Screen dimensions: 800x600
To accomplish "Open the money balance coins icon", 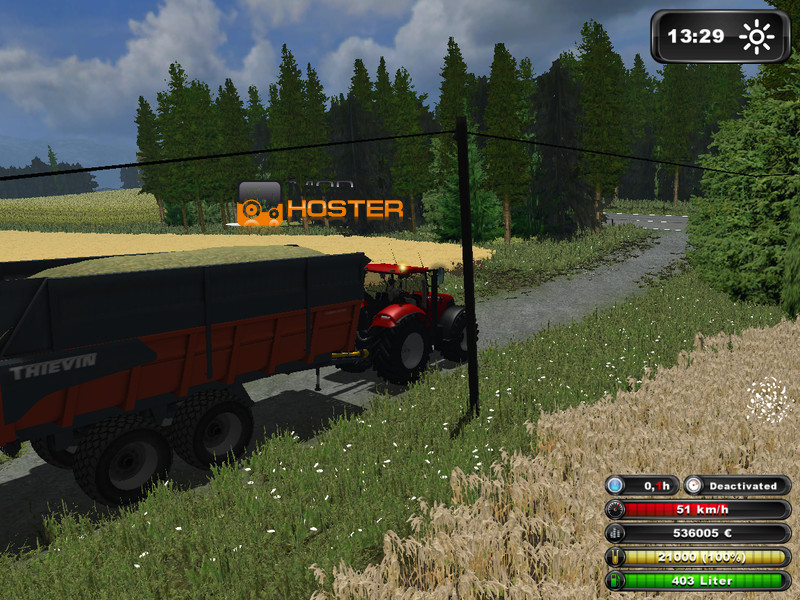I will click(615, 534).
